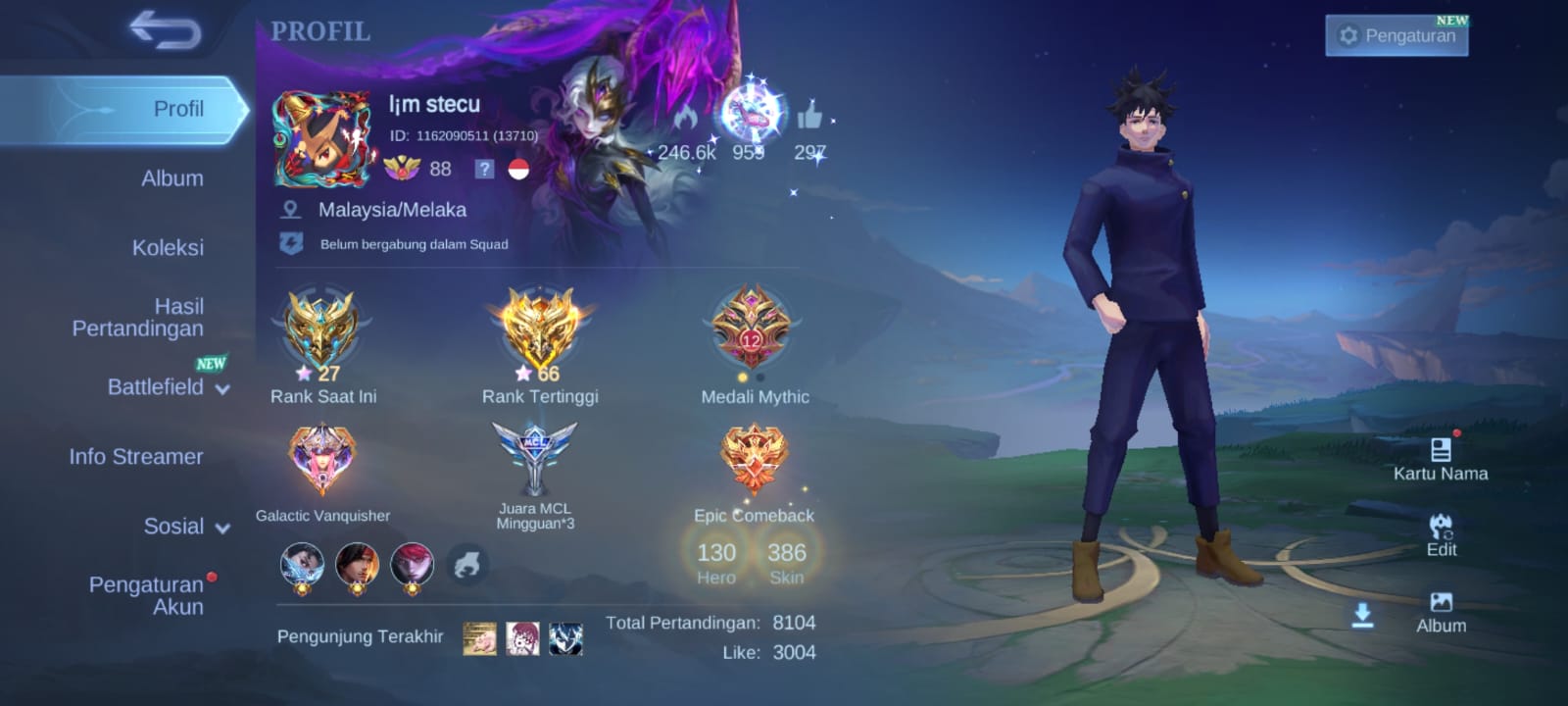This screenshot has width=1568, height=706.
Task: Download profile image via arrow icon
Action: point(1362,616)
